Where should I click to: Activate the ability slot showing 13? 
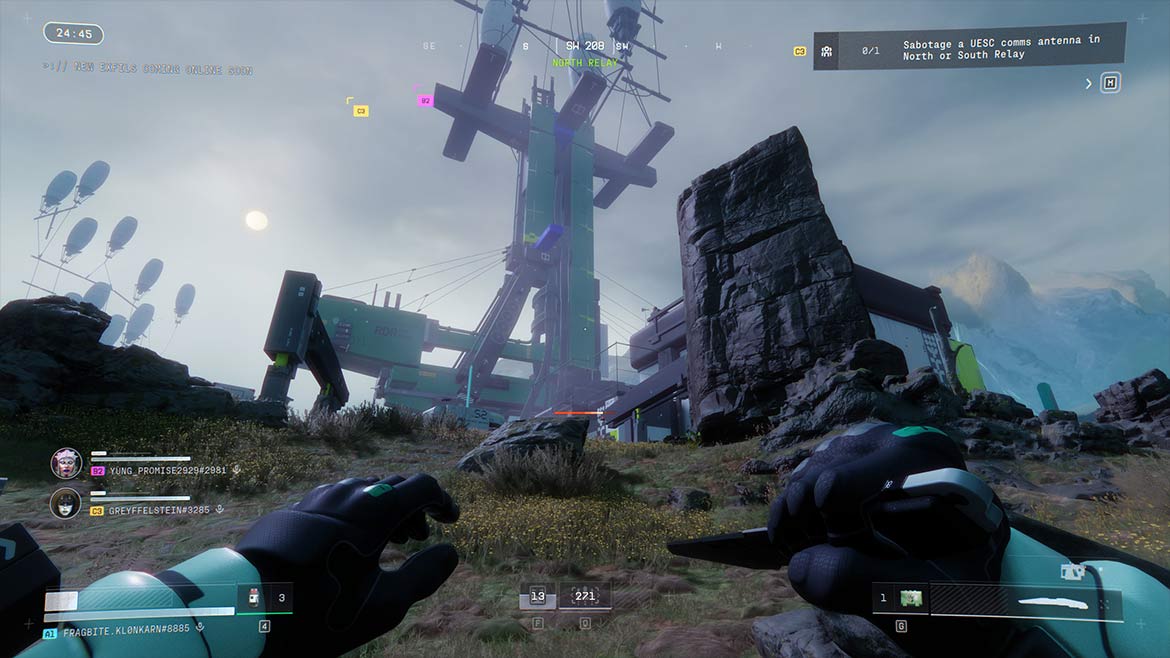pos(538,597)
